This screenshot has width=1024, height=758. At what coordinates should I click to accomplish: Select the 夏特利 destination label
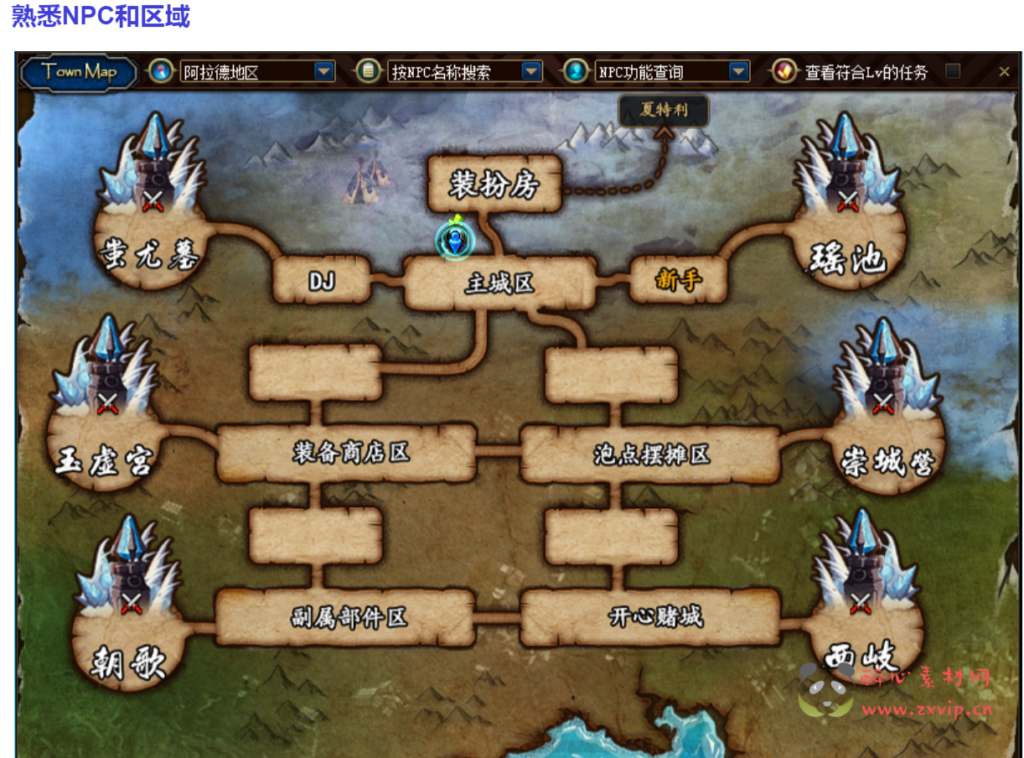pyautogui.click(x=664, y=110)
